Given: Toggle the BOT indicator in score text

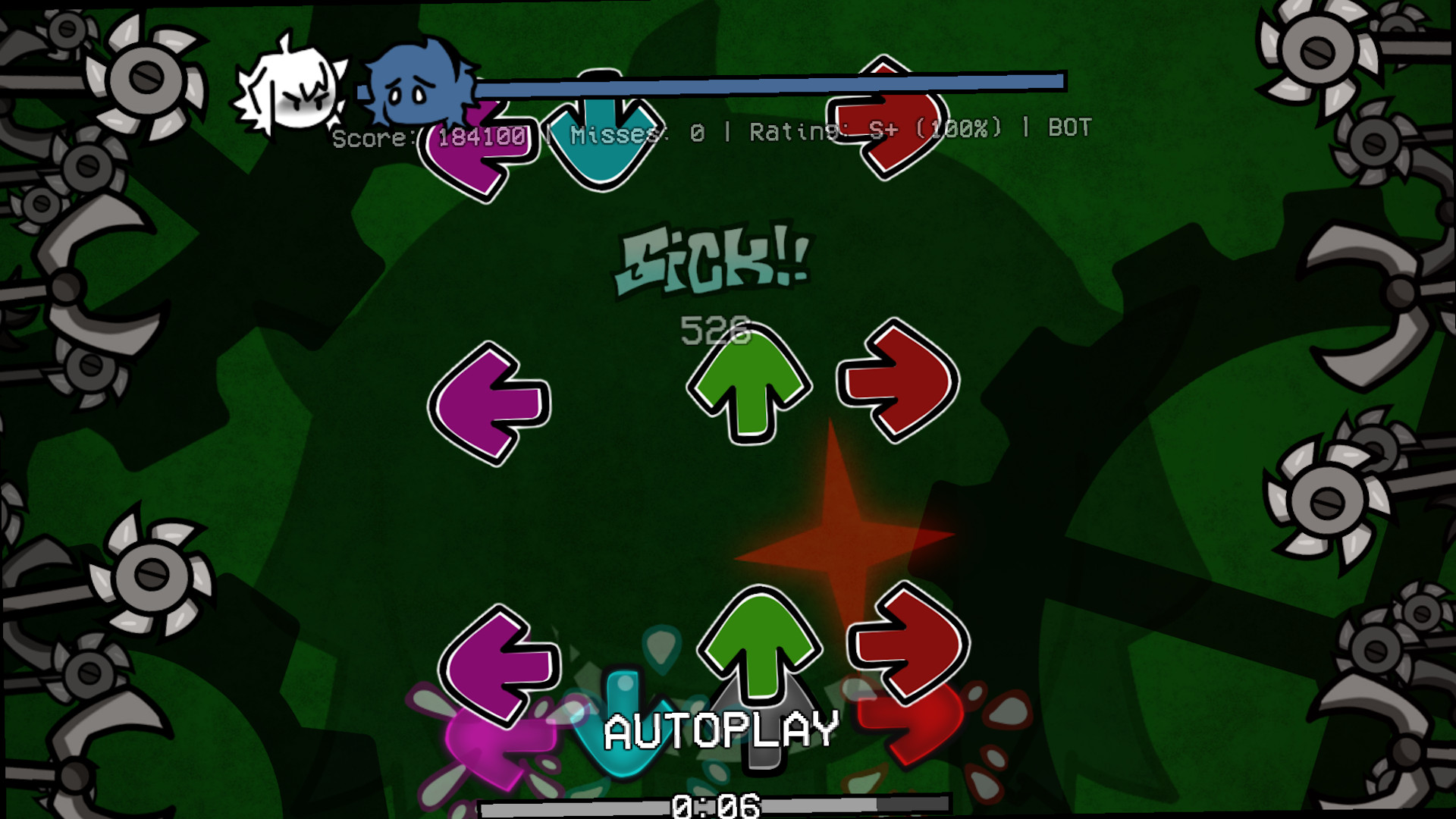Looking at the screenshot, I should point(1069,129).
